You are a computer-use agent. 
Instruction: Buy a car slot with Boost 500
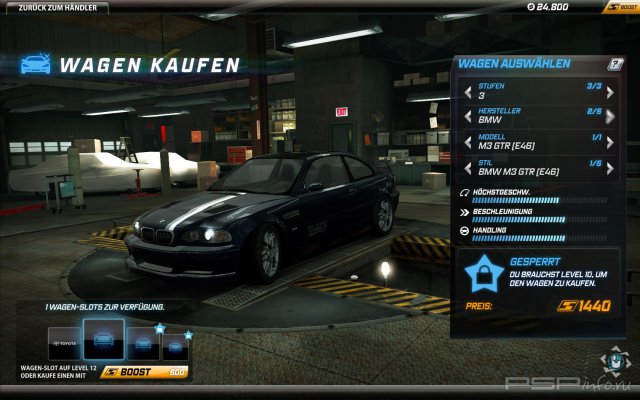pos(145,372)
